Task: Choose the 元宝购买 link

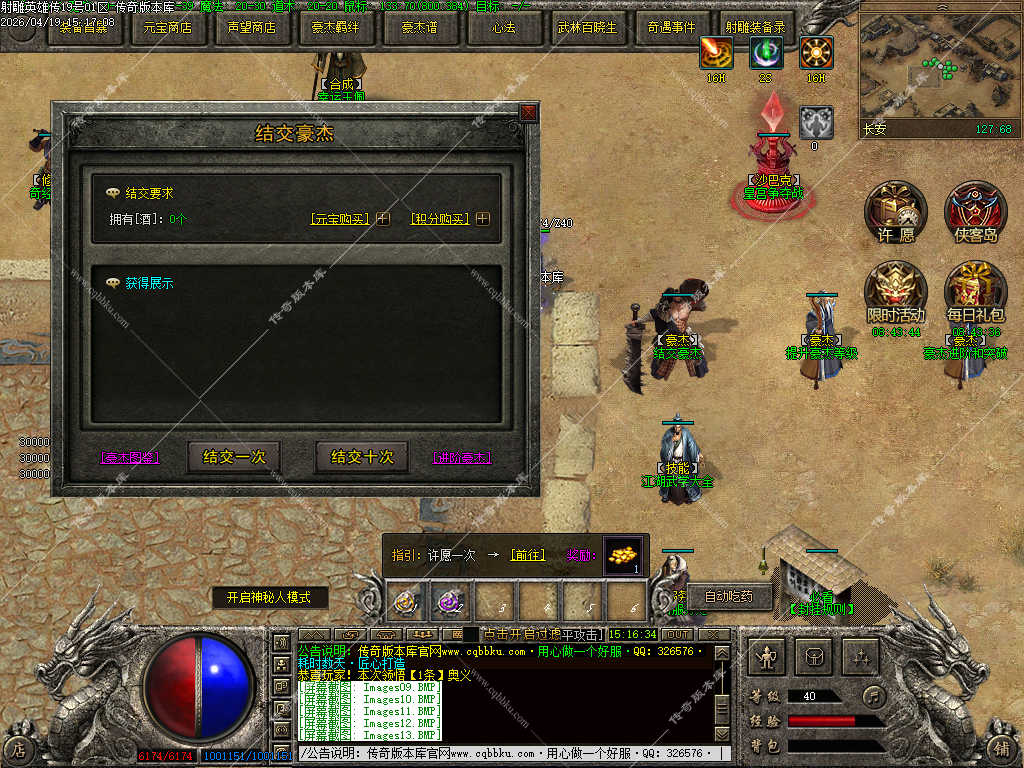Action: [x=340, y=219]
